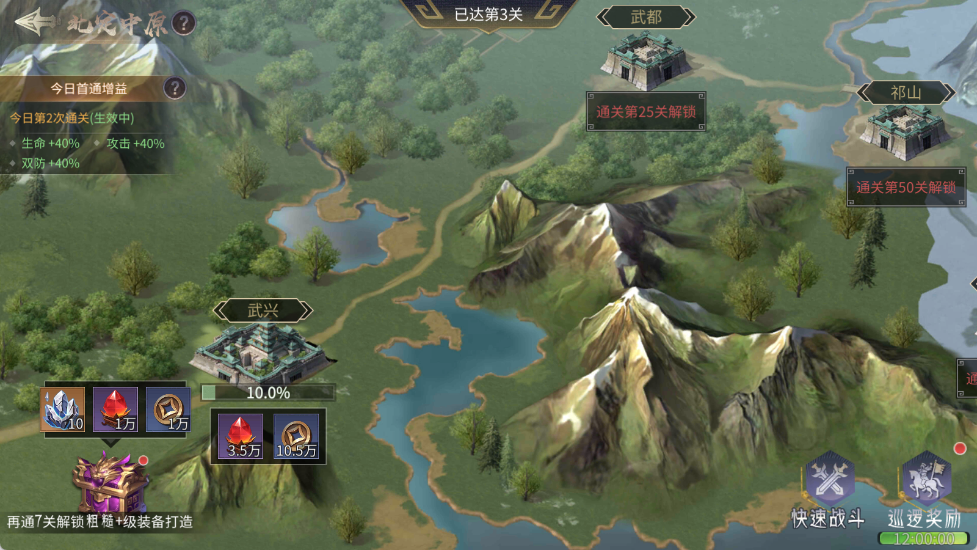
Task: Show help for 今日首通增益 buff
Action: [x=175, y=88]
